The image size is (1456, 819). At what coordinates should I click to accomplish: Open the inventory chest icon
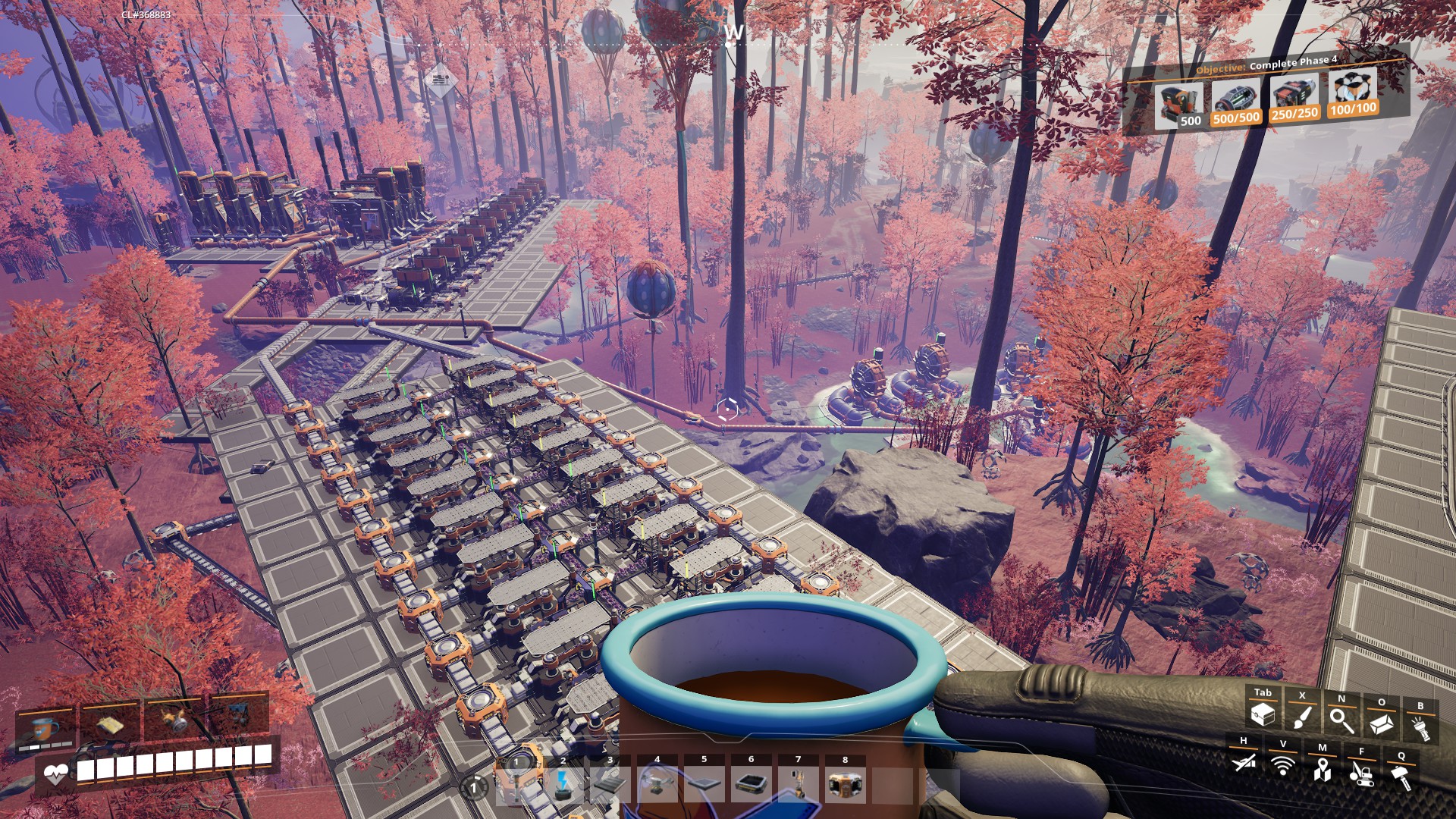(1263, 715)
